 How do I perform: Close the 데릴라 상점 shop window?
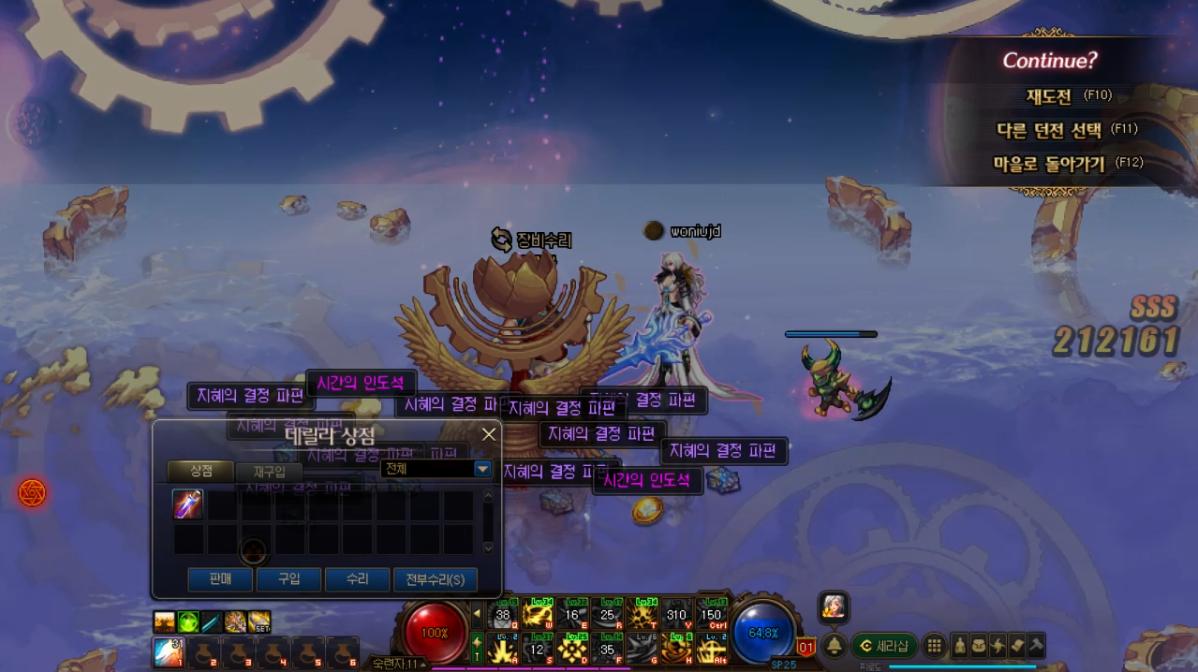pos(489,434)
